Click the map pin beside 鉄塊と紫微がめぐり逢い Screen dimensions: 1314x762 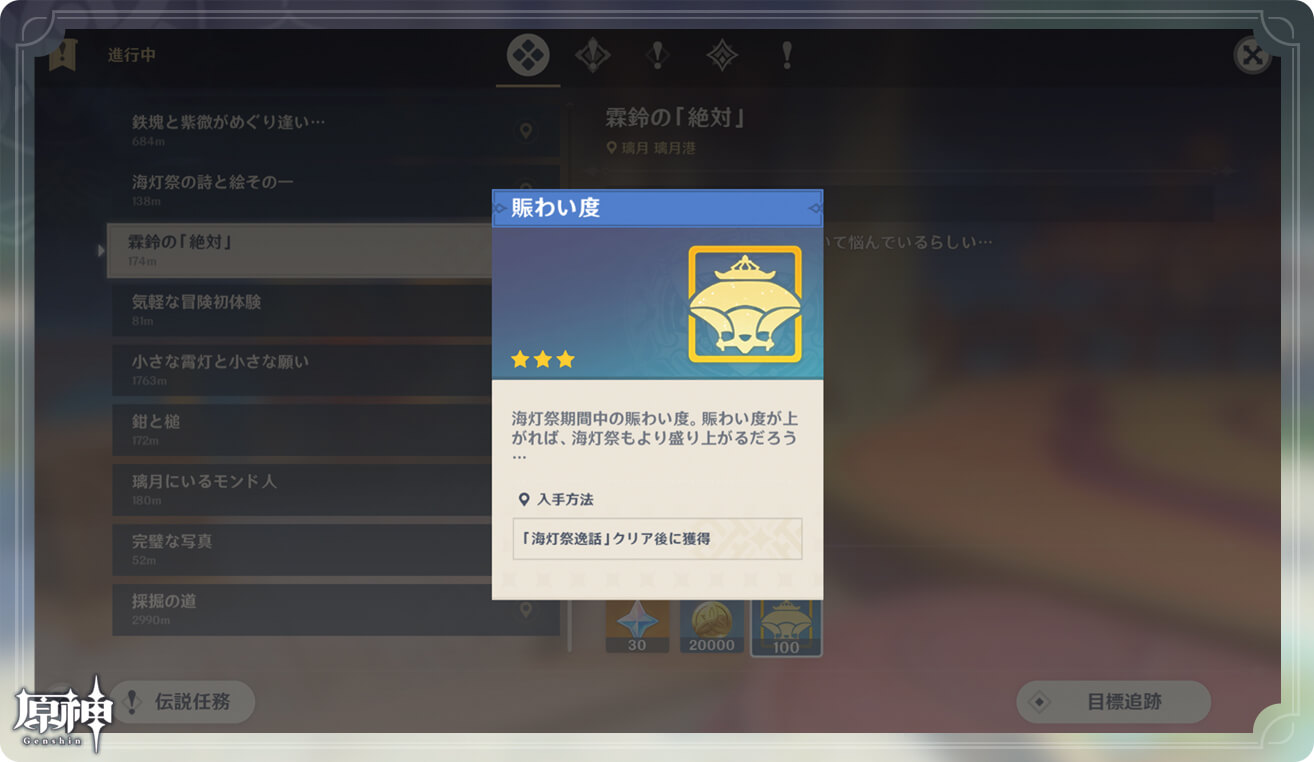click(x=527, y=130)
